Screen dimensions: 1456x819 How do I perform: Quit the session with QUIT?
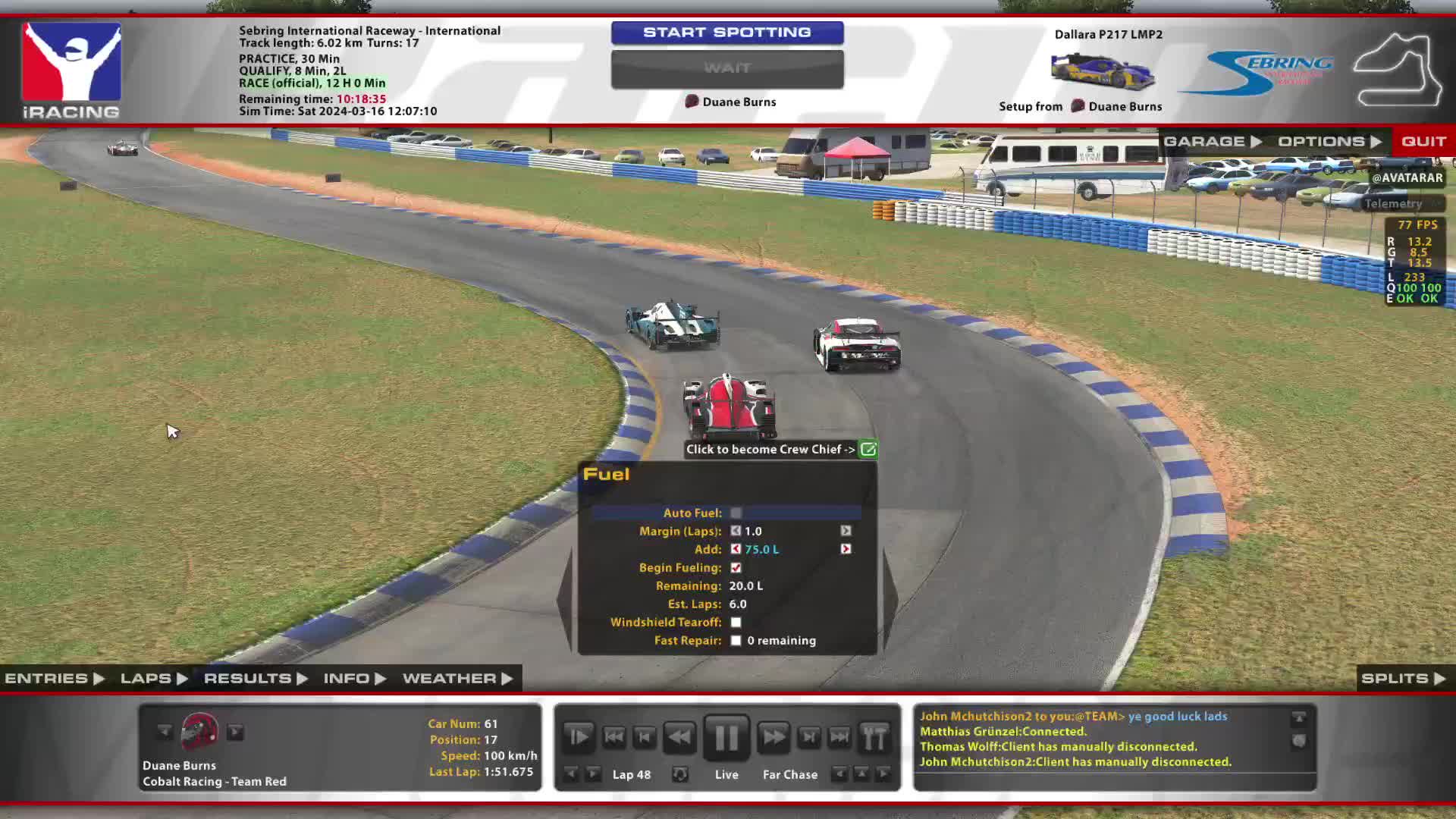click(1423, 142)
